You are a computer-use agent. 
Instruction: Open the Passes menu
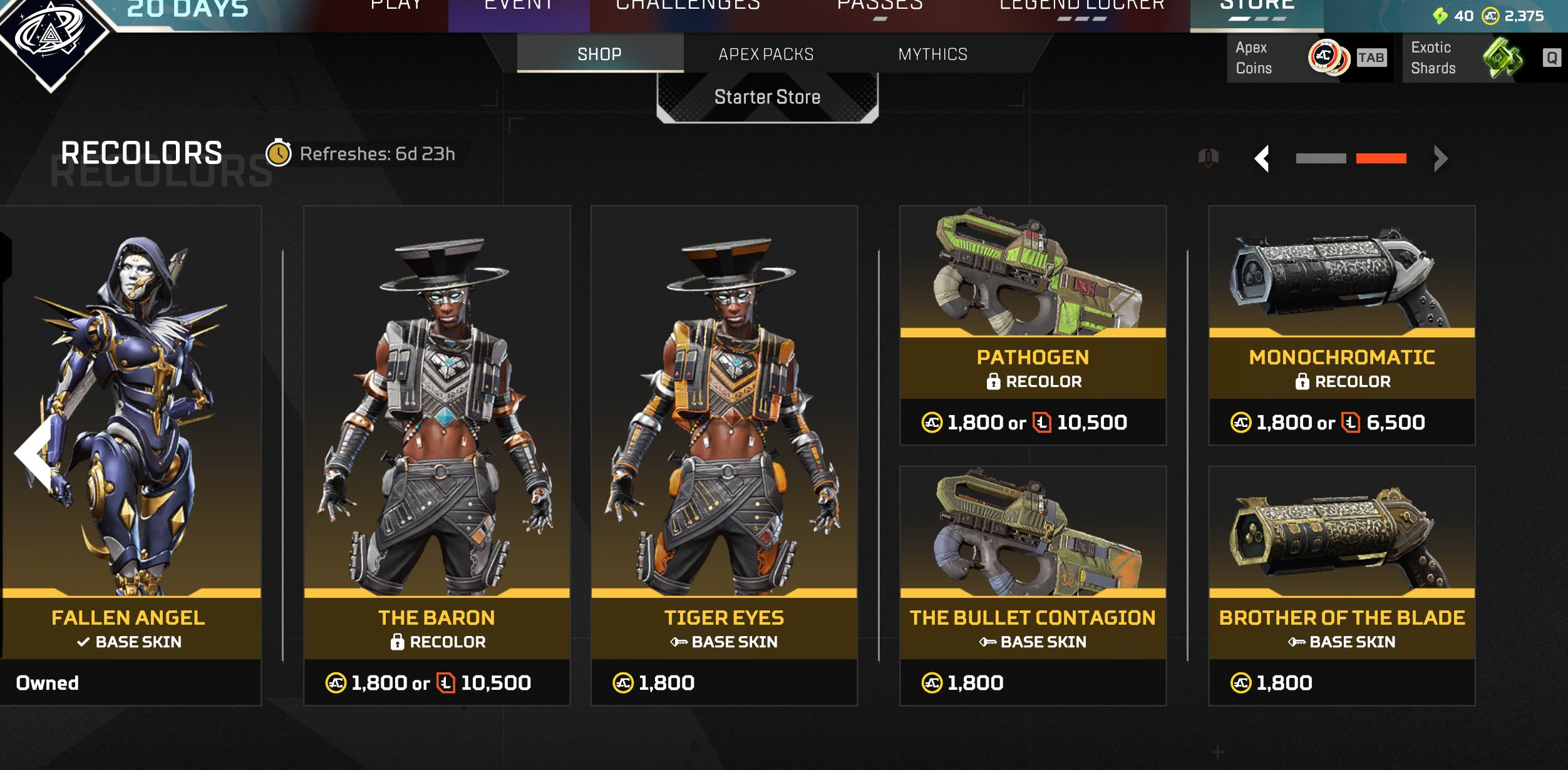pyautogui.click(x=880, y=6)
